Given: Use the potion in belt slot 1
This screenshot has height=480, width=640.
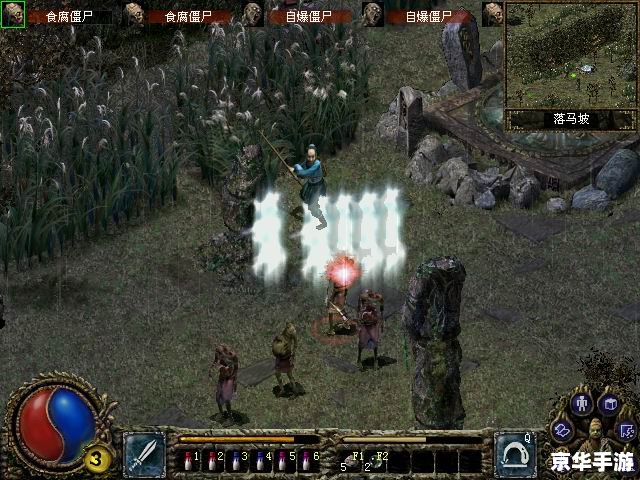Looking at the screenshot, I should (188, 461).
